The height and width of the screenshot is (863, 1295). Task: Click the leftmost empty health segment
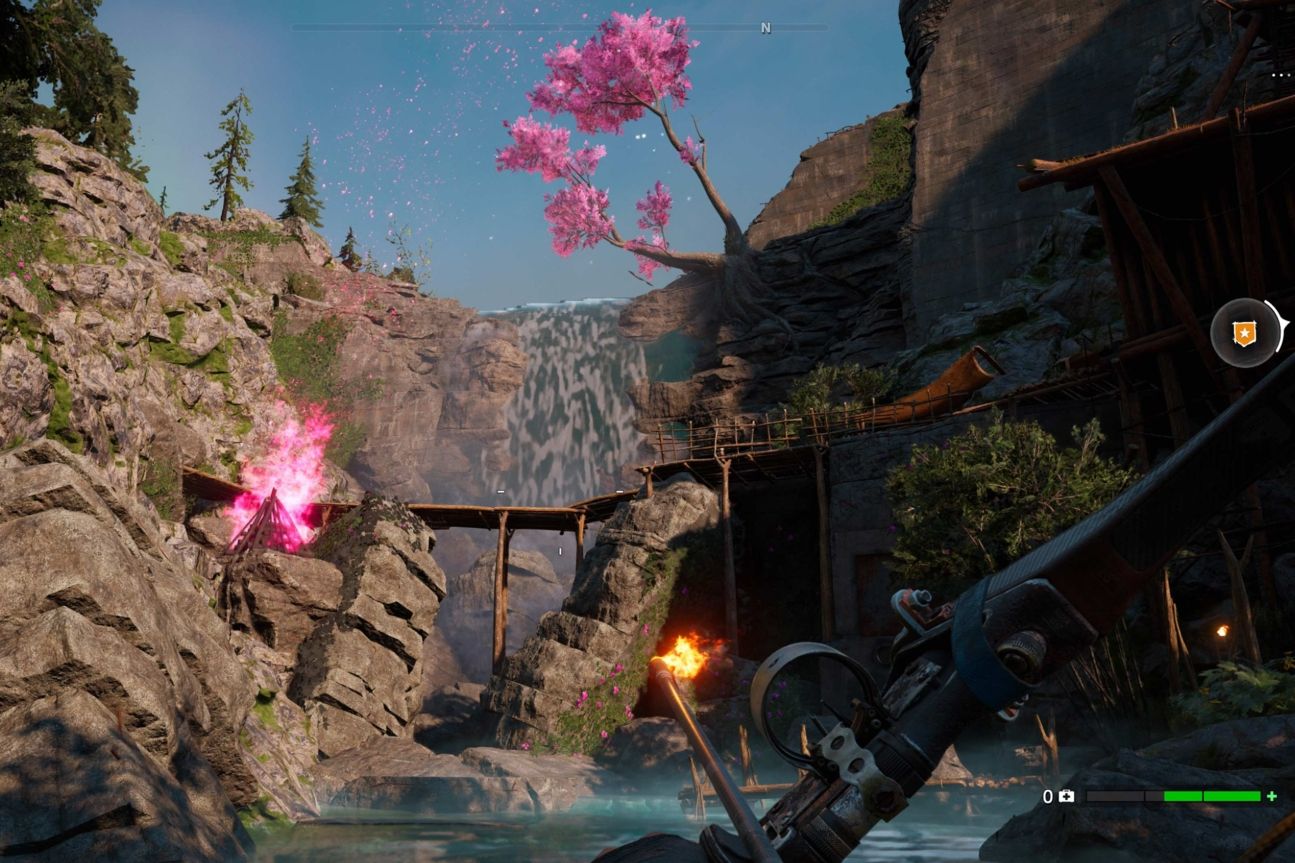pos(1115,797)
